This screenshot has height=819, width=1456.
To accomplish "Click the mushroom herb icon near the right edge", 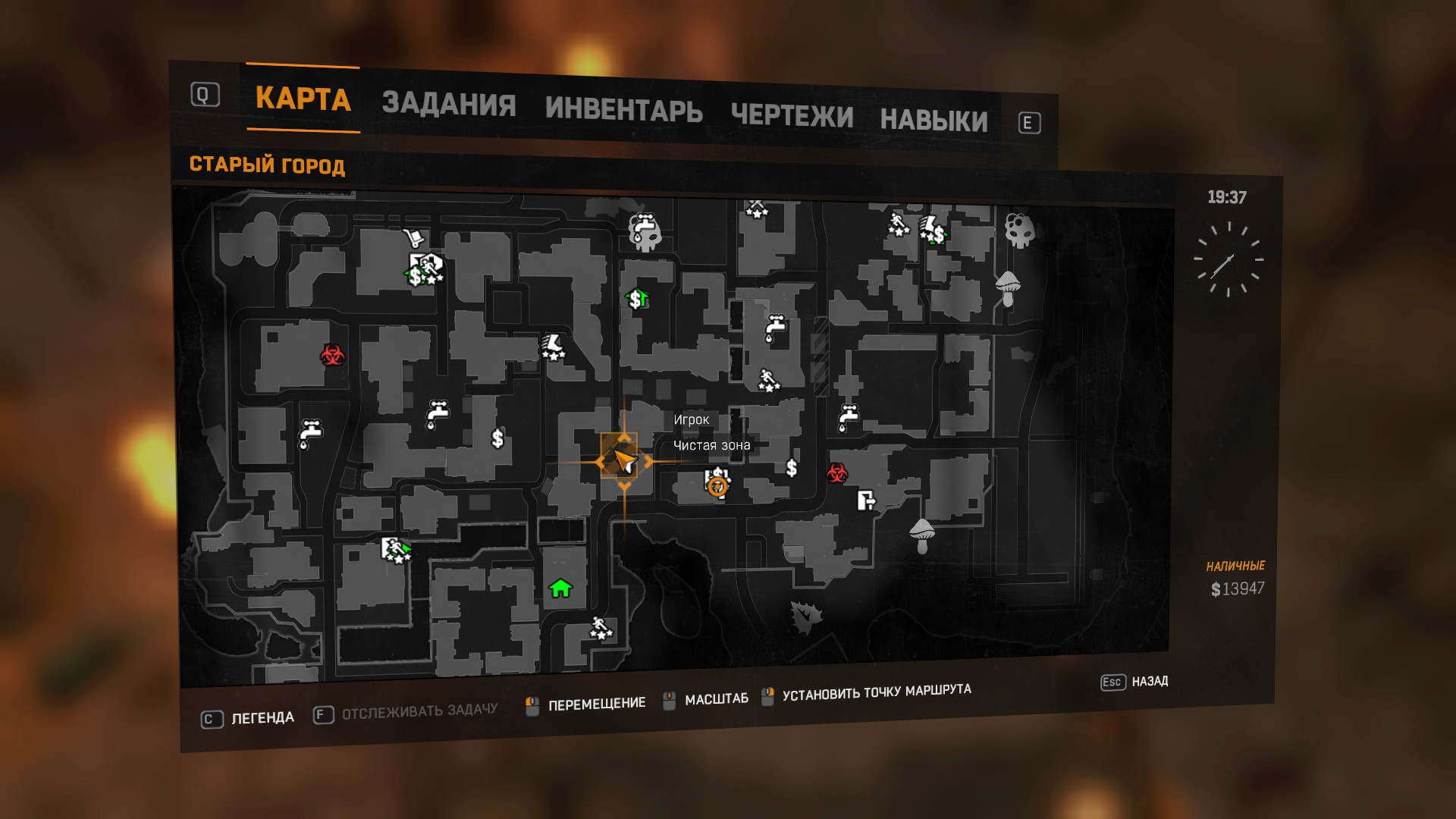I will (x=1009, y=288).
